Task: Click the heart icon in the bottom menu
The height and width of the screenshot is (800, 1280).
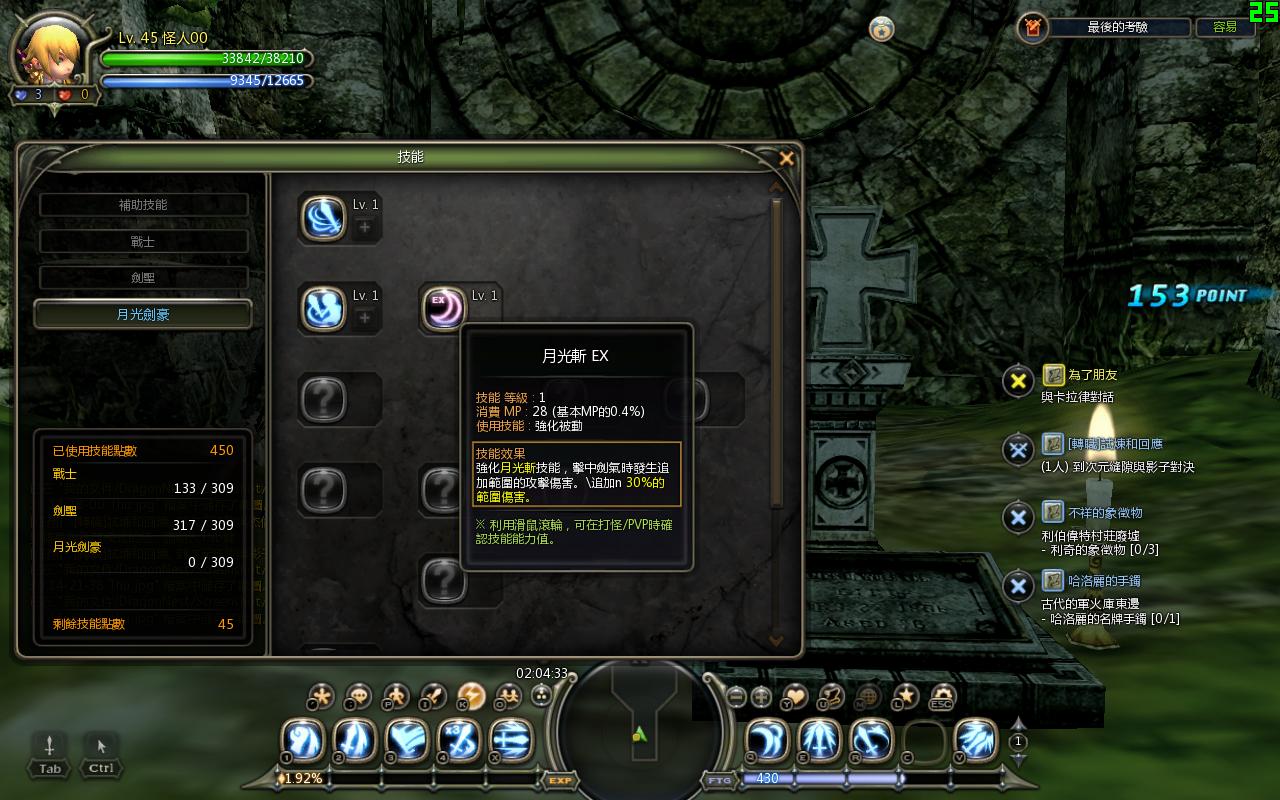Action: coord(795,696)
